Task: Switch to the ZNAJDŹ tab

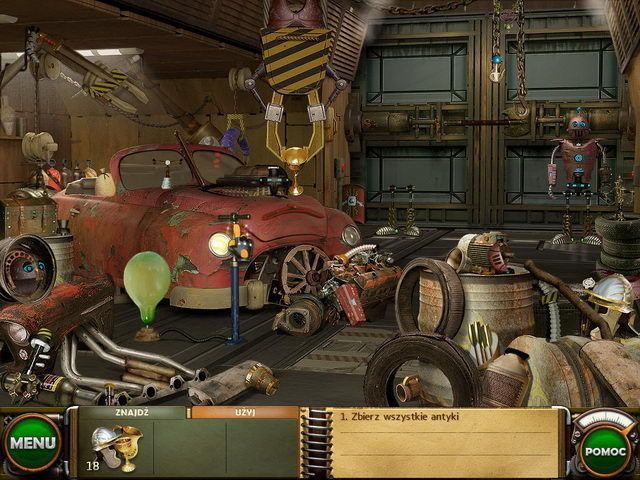Action: pyautogui.click(x=132, y=412)
